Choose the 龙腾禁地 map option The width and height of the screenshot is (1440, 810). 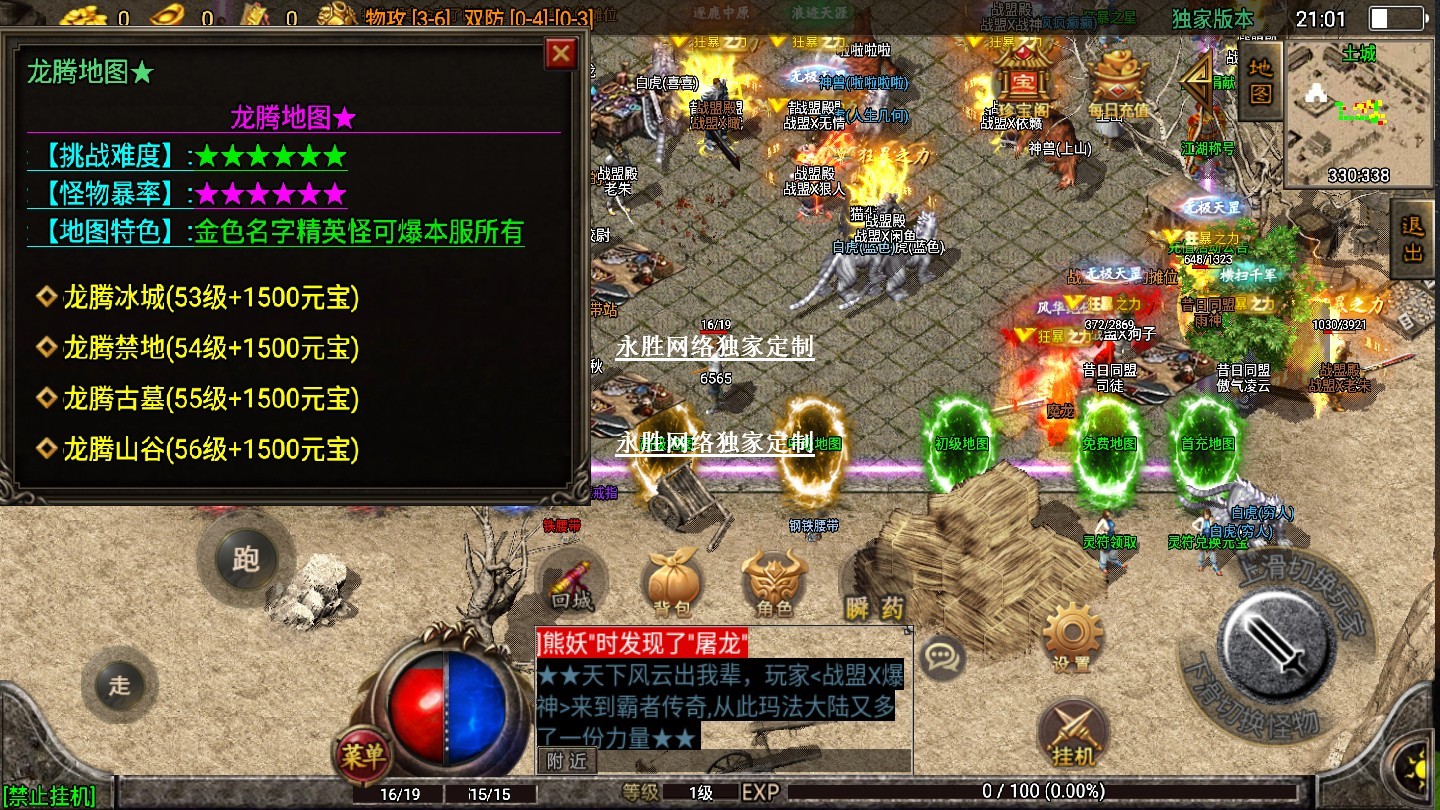pyautogui.click(x=210, y=348)
